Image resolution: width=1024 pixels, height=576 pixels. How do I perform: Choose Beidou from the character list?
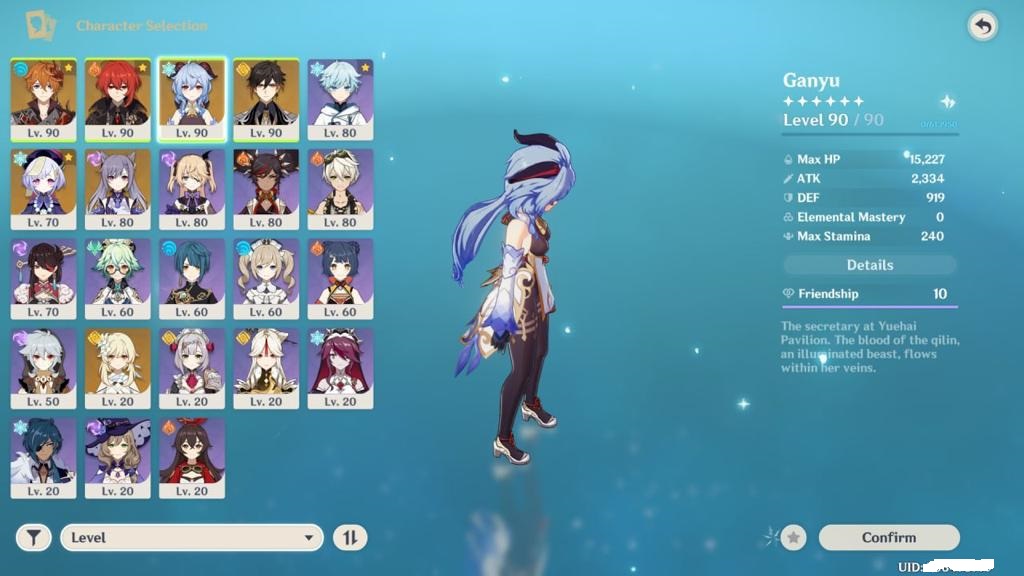click(44, 278)
